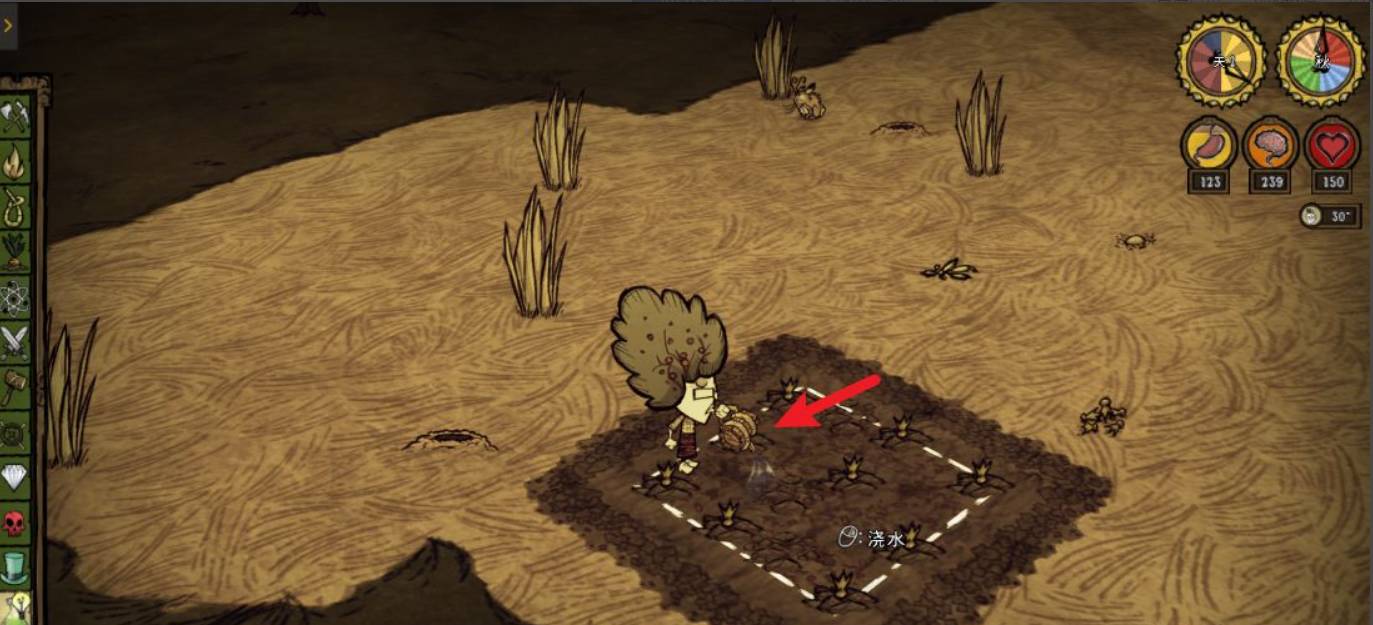This screenshot has height=625, width=1373.
Task: Open the Fire crafting tab with flame icon
Action: tap(14, 162)
